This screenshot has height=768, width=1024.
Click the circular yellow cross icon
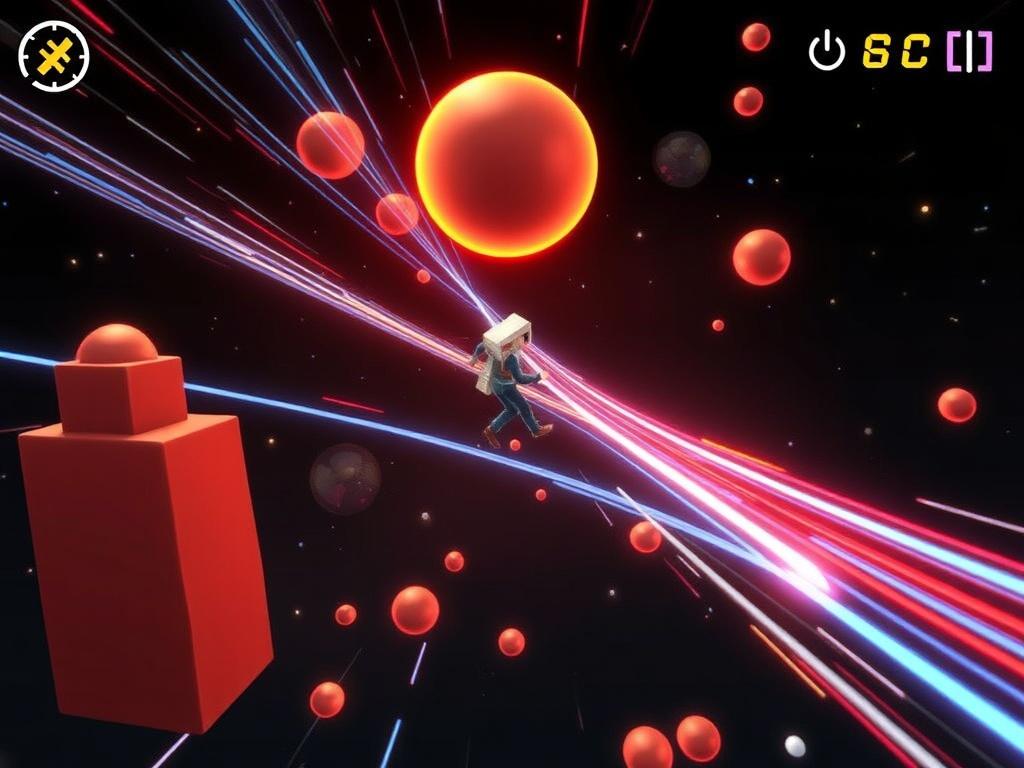[54, 57]
